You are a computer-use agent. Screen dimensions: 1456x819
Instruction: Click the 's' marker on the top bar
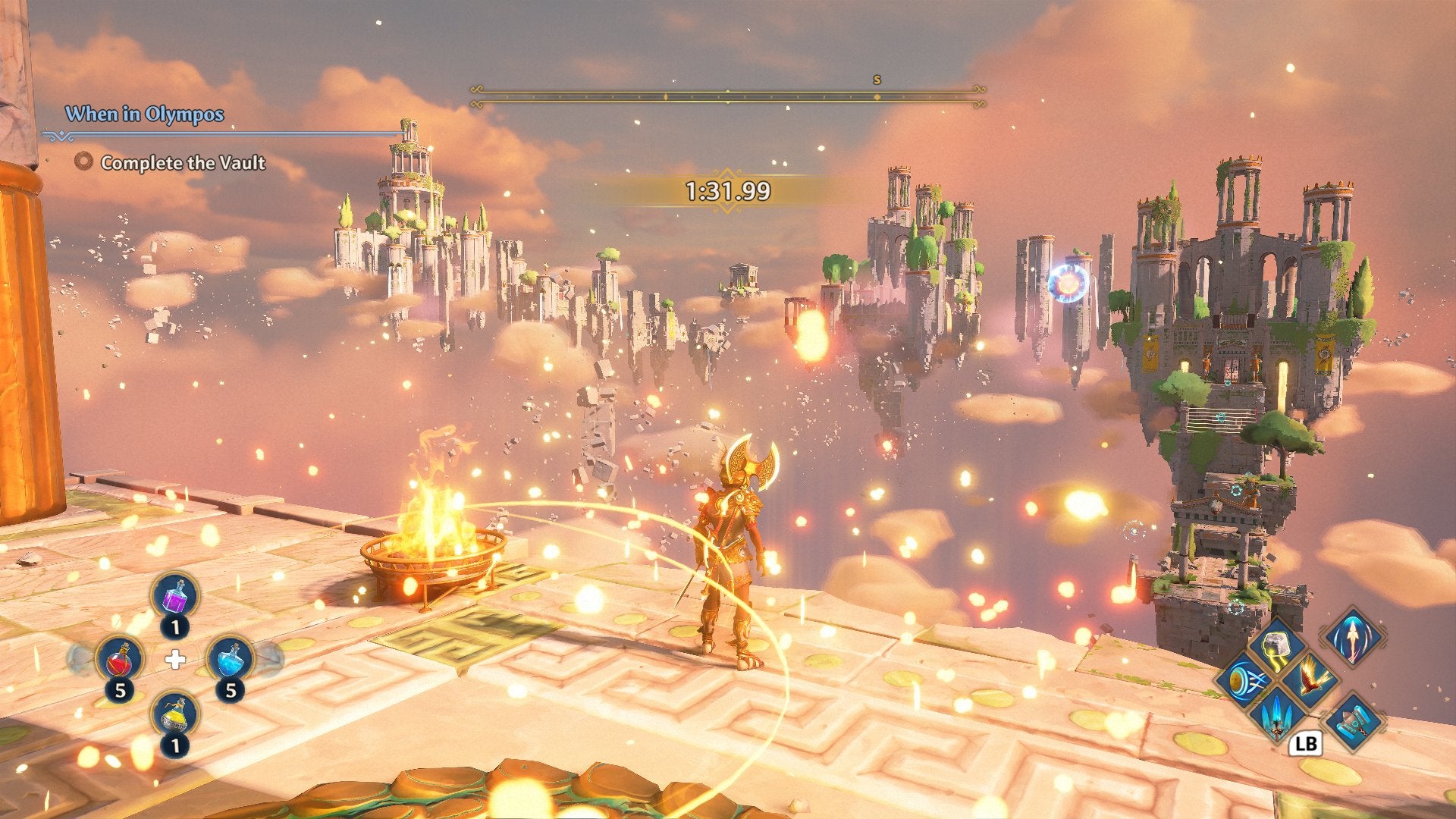tap(877, 78)
